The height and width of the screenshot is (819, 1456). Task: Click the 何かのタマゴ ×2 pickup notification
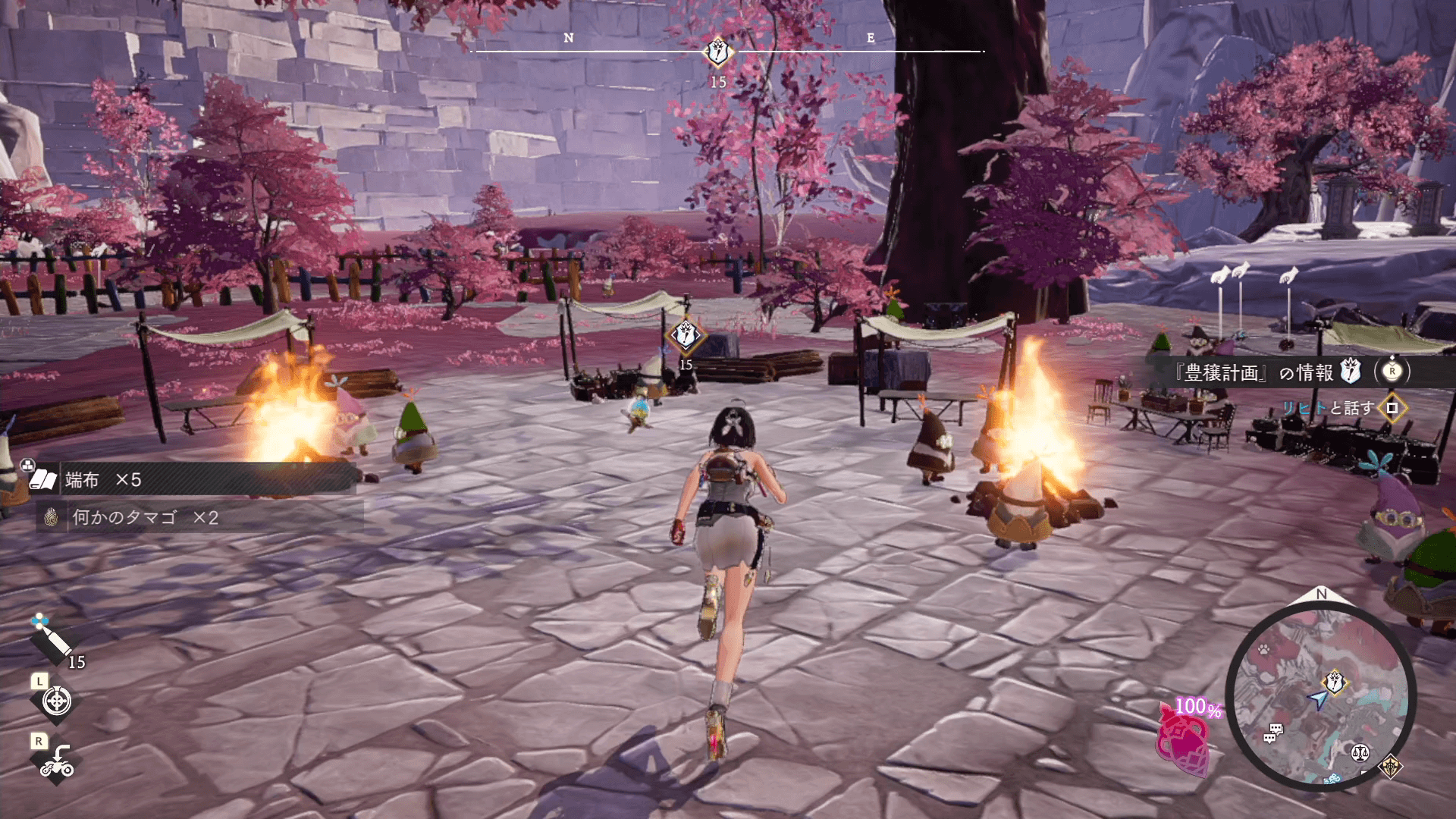[201, 517]
